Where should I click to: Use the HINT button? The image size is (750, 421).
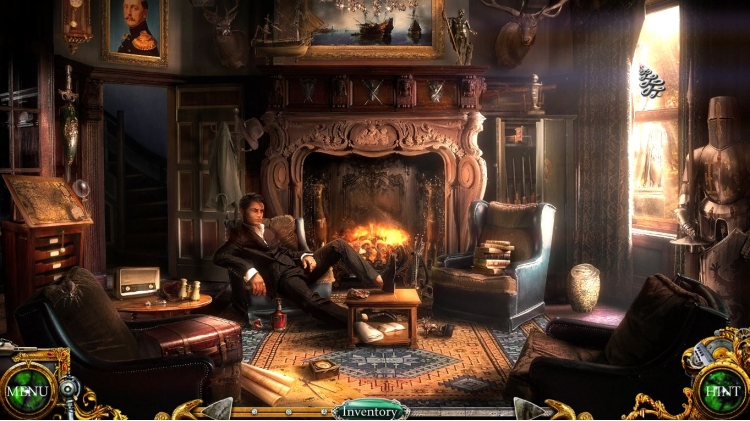click(721, 391)
